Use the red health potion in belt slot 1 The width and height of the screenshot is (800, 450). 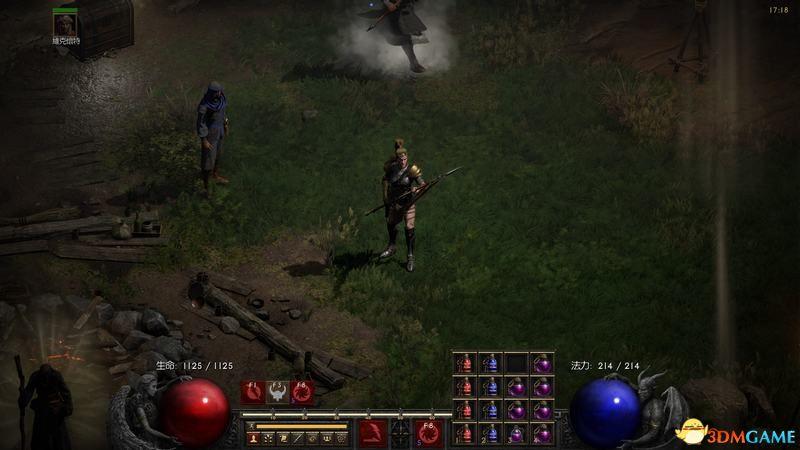click(x=464, y=434)
